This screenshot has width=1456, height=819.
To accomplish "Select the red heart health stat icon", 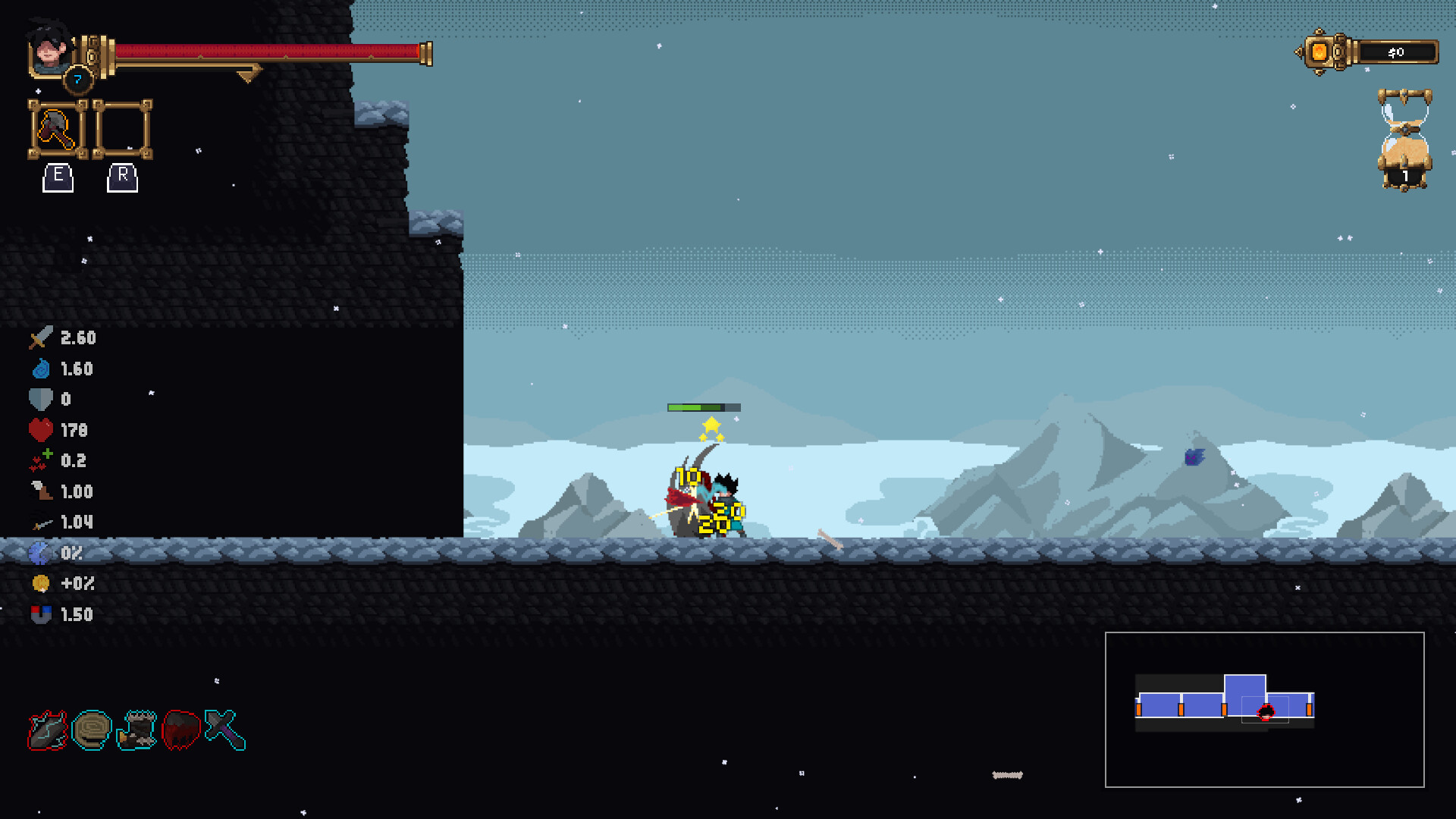I will 39,430.
